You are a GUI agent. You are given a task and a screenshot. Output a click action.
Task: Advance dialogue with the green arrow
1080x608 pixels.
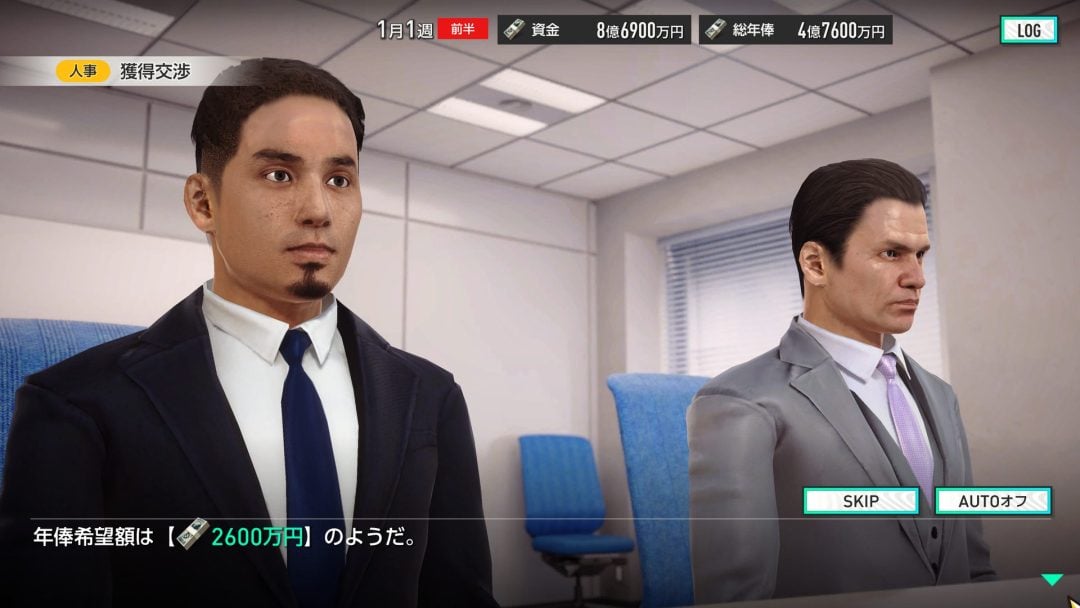pyautogui.click(x=1050, y=579)
